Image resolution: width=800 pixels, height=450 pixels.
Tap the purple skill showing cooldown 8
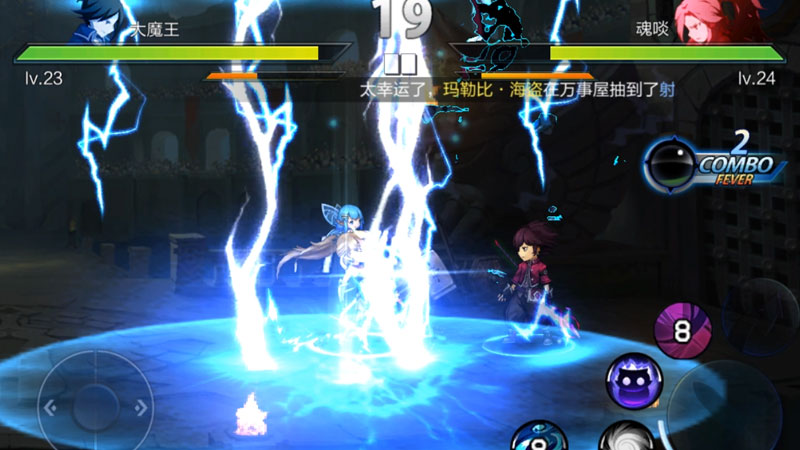[683, 329]
